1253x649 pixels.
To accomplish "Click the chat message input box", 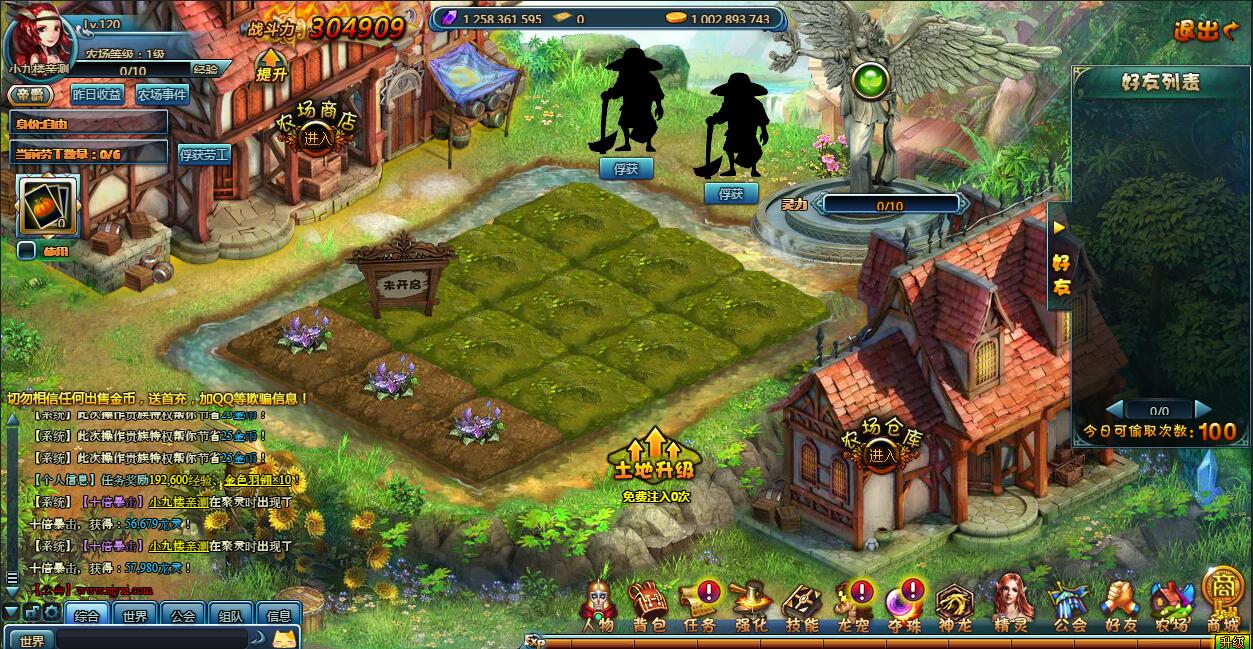I will pyautogui.click(x=150, y=639).
